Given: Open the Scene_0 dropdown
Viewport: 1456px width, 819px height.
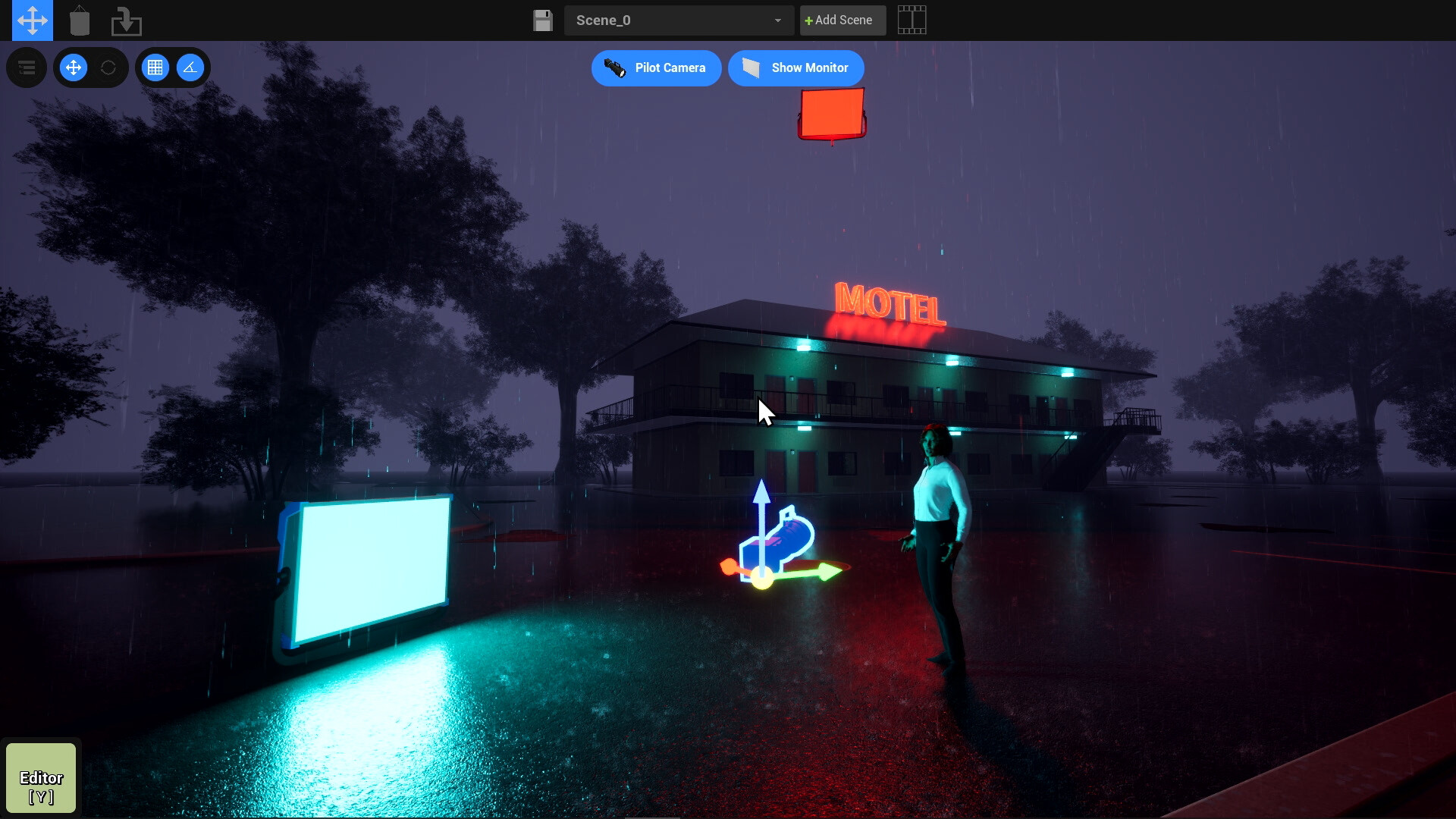Looking at the screenshot, I should point(679,20).
